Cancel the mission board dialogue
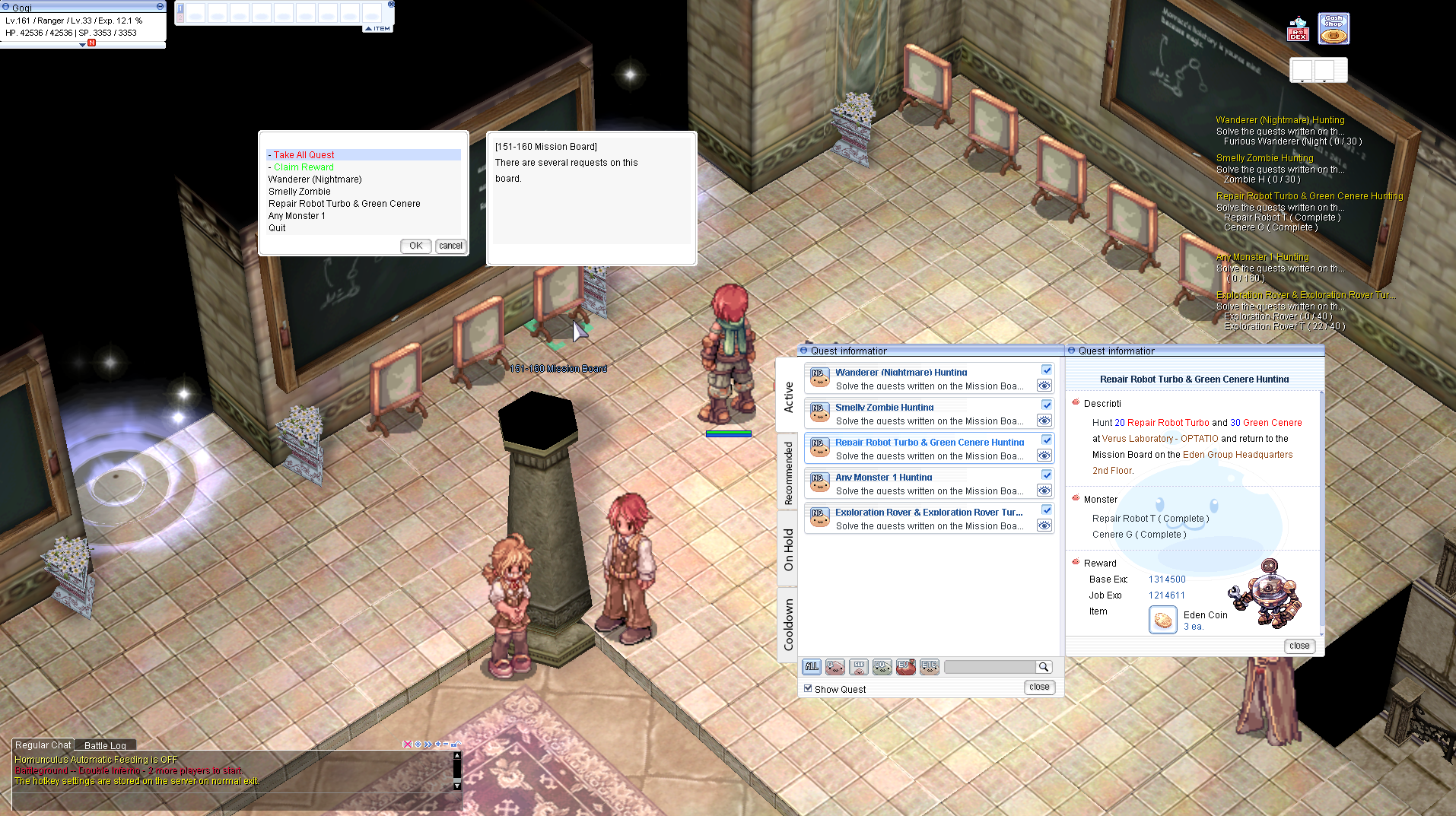1456x816 pixels. [x=450, y=246]
